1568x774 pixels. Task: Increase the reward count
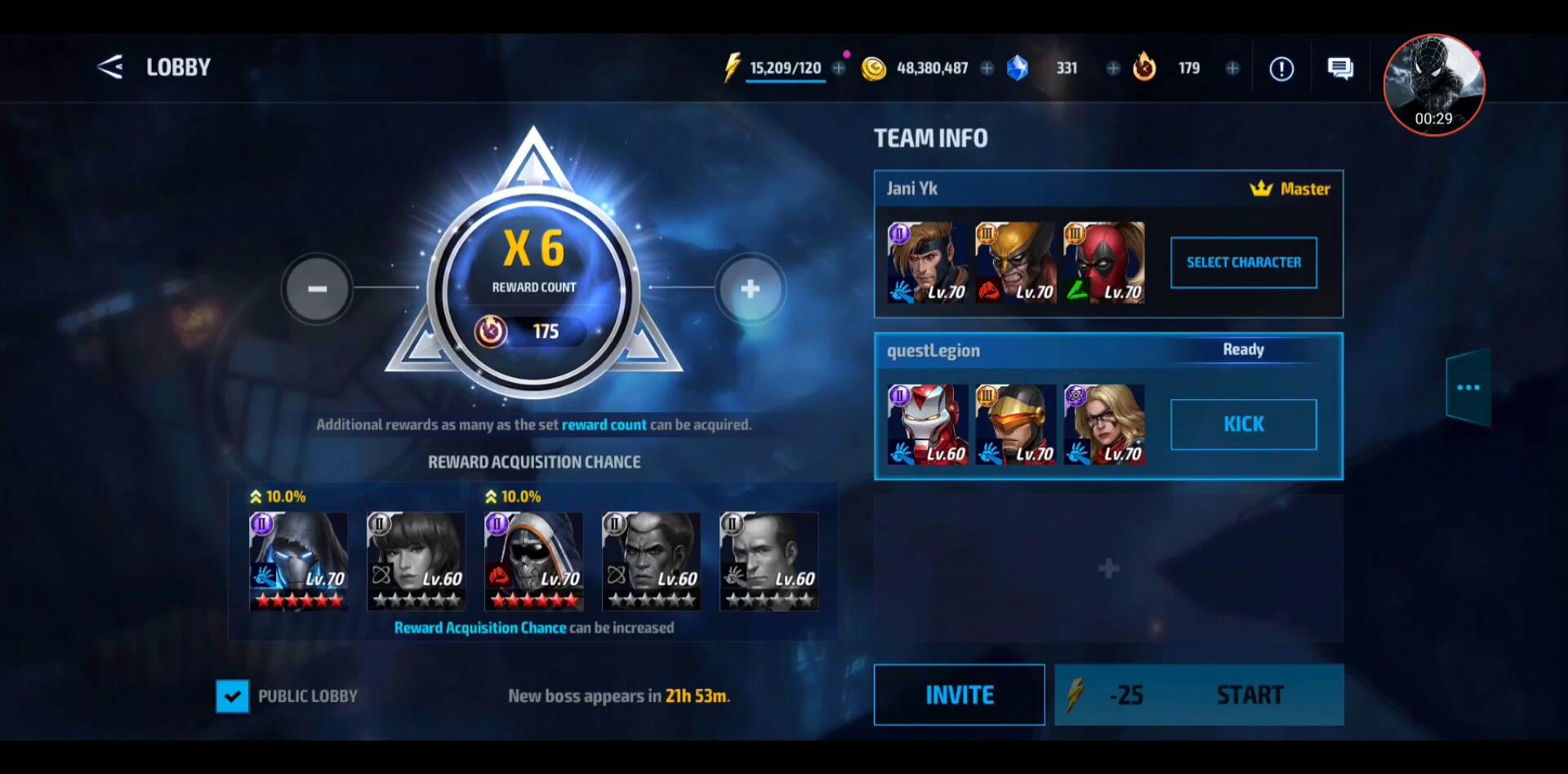(x=750, y=289)
